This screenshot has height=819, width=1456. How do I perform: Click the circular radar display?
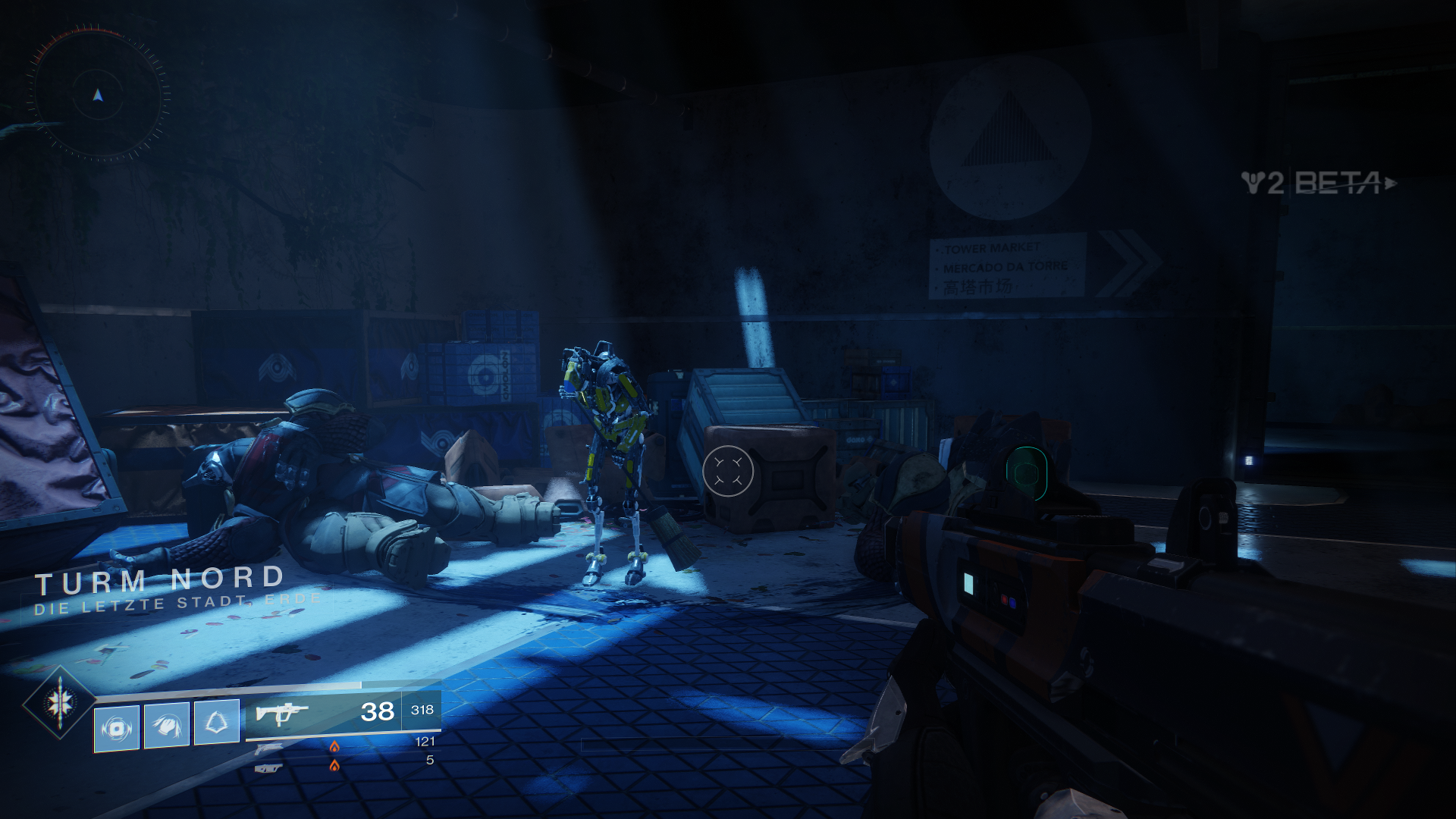[x=98, y=96]
